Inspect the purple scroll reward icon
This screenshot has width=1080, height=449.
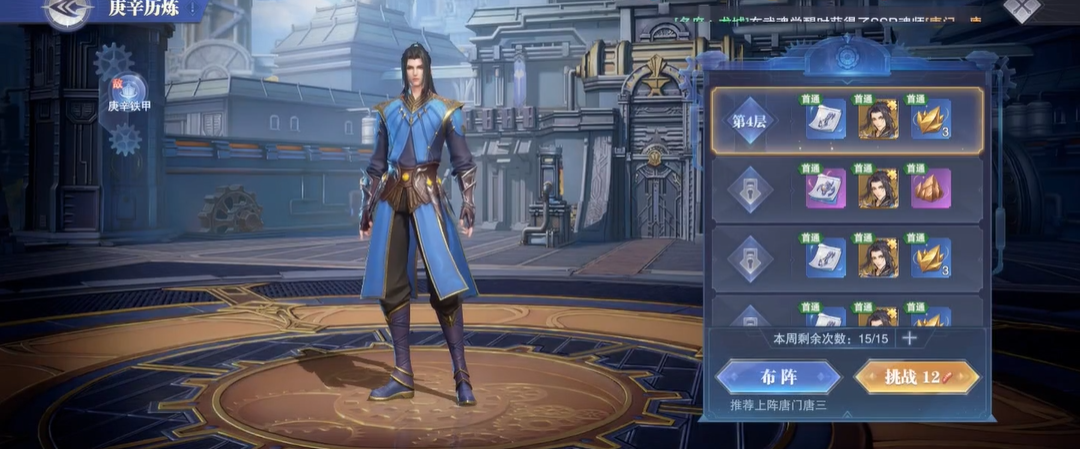coord(826,189)
